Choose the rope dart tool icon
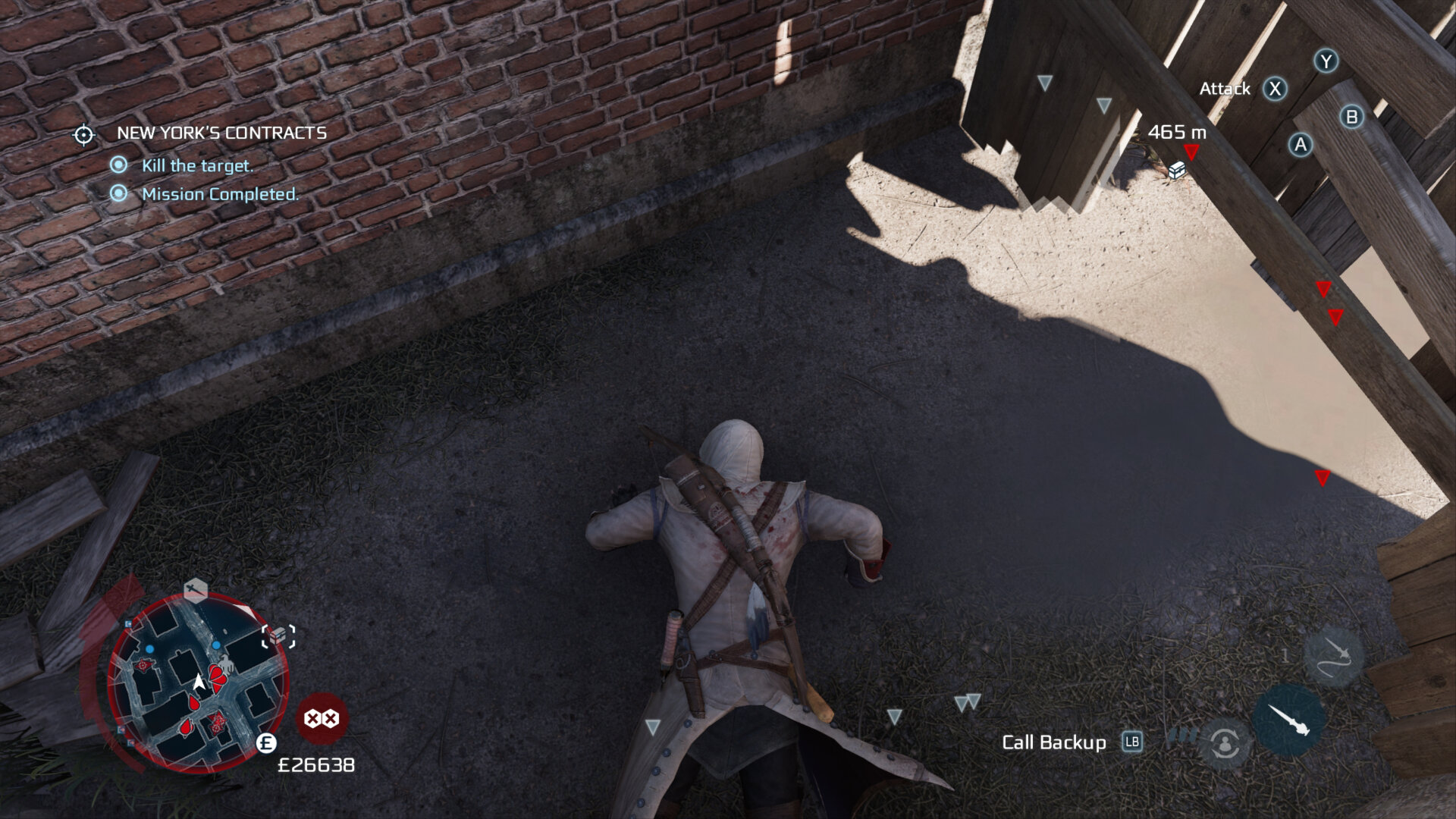The width and height of the screenshot is (1456, 819). tap(1334, 657)
